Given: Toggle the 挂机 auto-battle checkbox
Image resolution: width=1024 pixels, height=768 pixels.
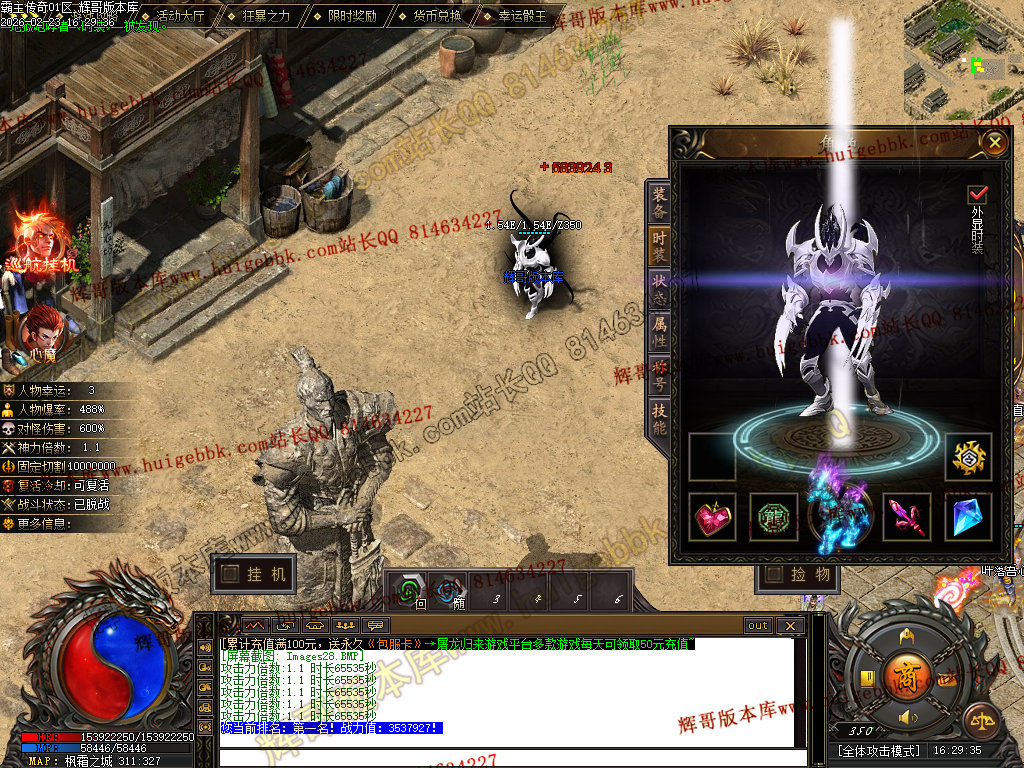Looking at the screenshot, I should pos(231,574).
